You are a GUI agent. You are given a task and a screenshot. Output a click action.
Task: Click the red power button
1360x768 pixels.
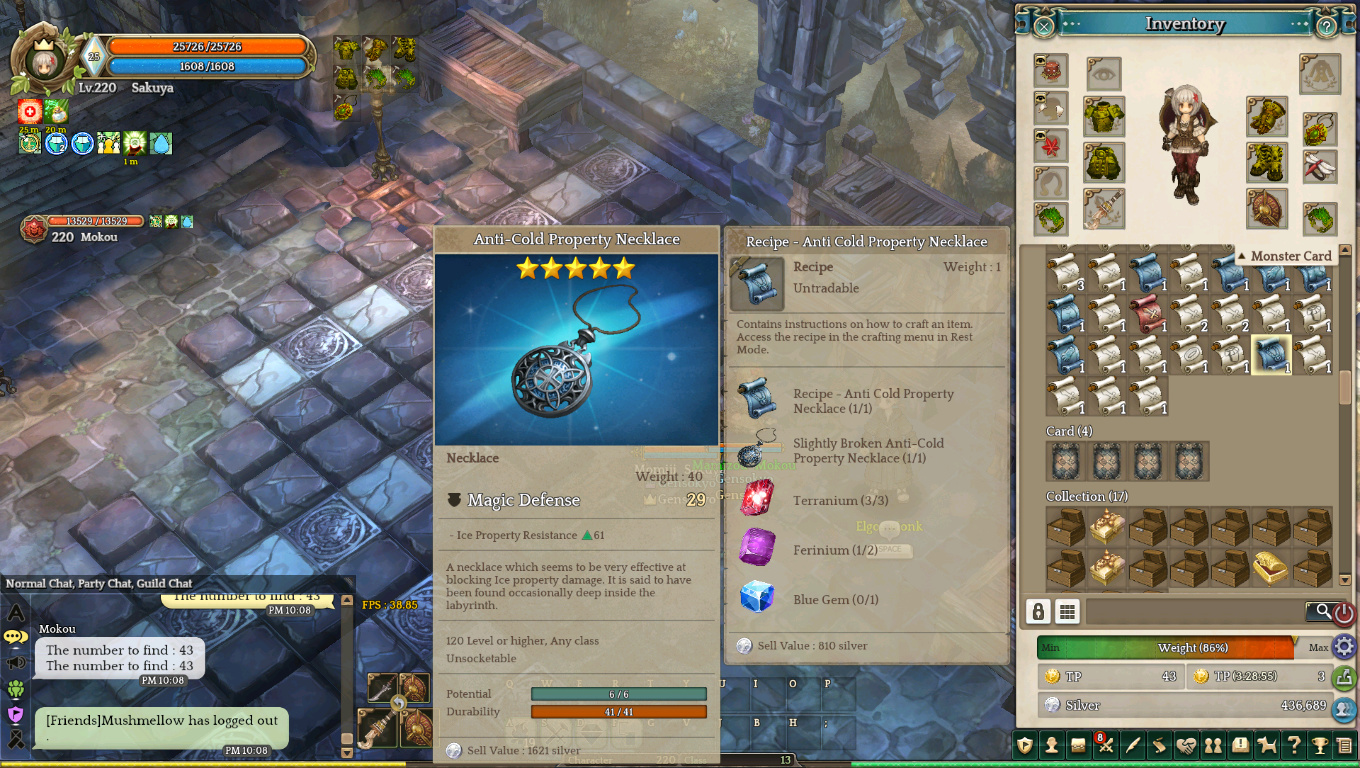pos(1344,613)
